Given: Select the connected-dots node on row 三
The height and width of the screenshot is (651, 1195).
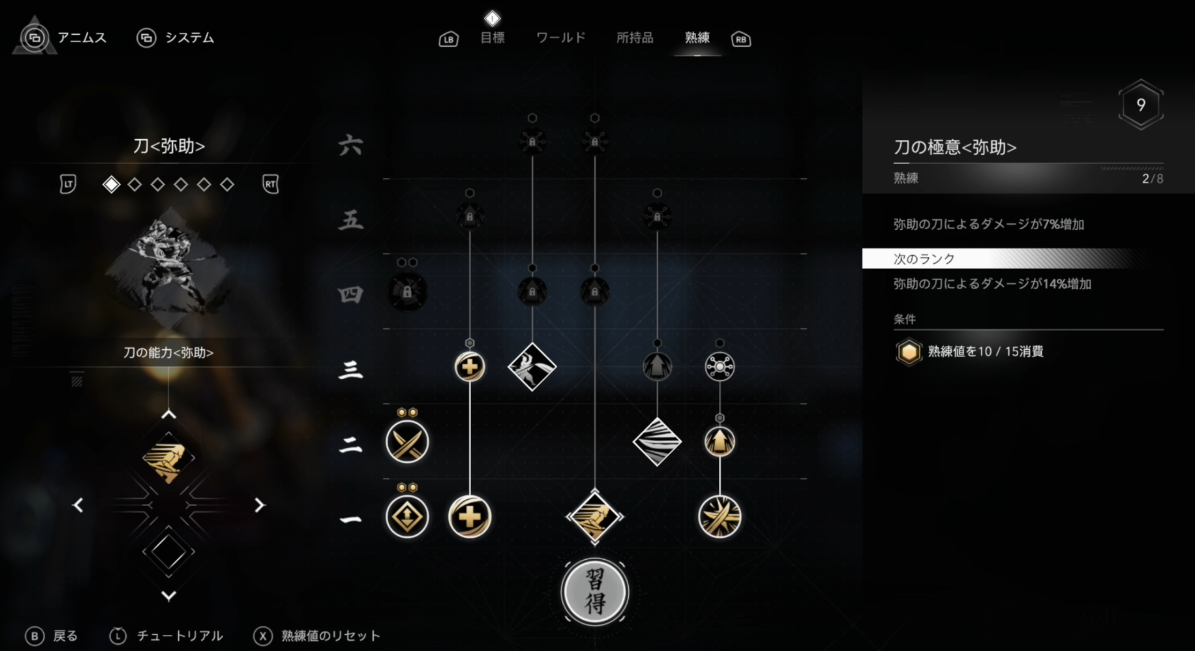Looking at the screenshot, I should coord(720,366).
